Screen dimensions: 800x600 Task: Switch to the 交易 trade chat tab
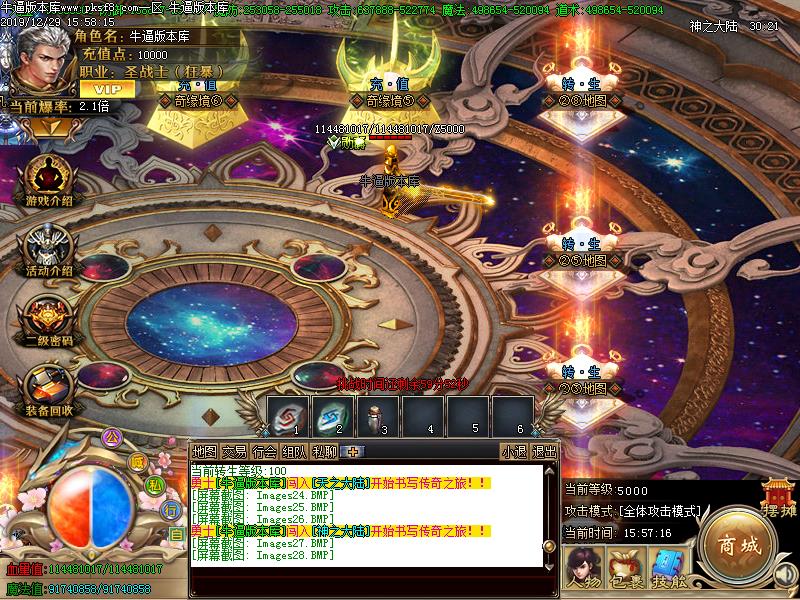pyautogui.click(x=234, y=452)
